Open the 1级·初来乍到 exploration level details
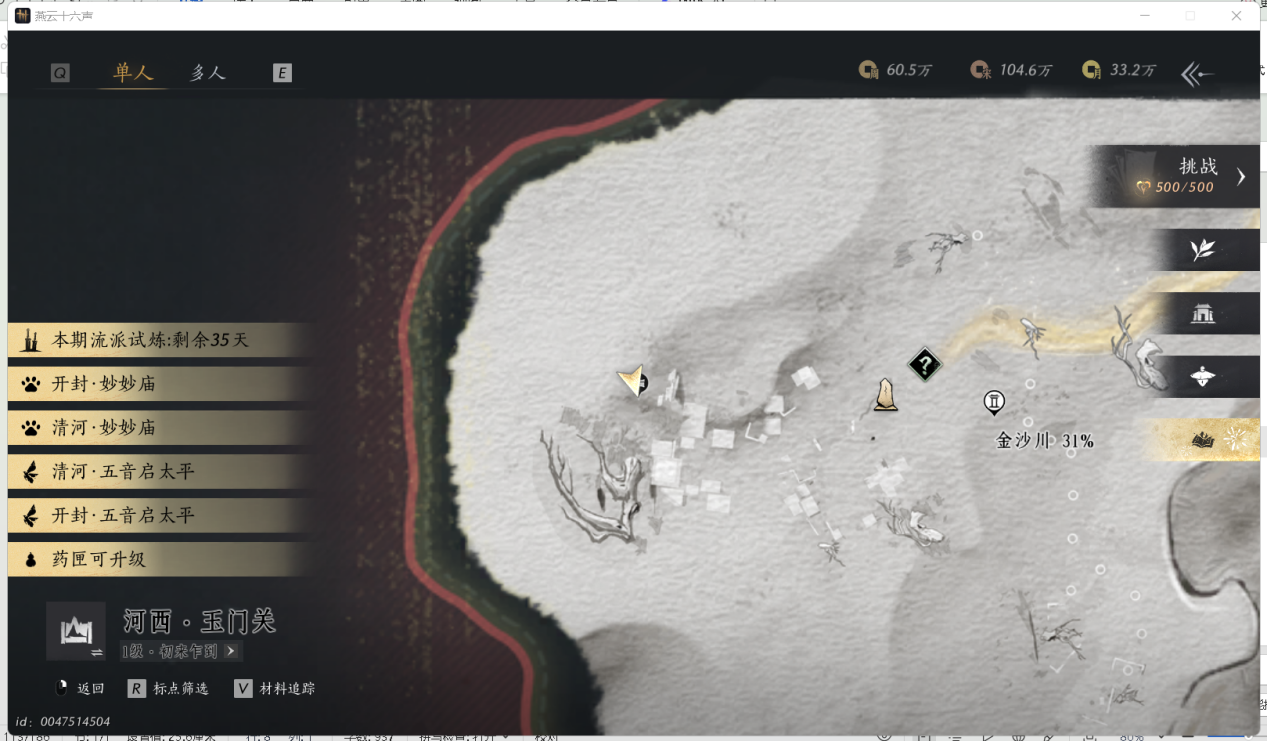Image resolution: width=1267 pixels, height=741 pixels. tap(180, 651)
